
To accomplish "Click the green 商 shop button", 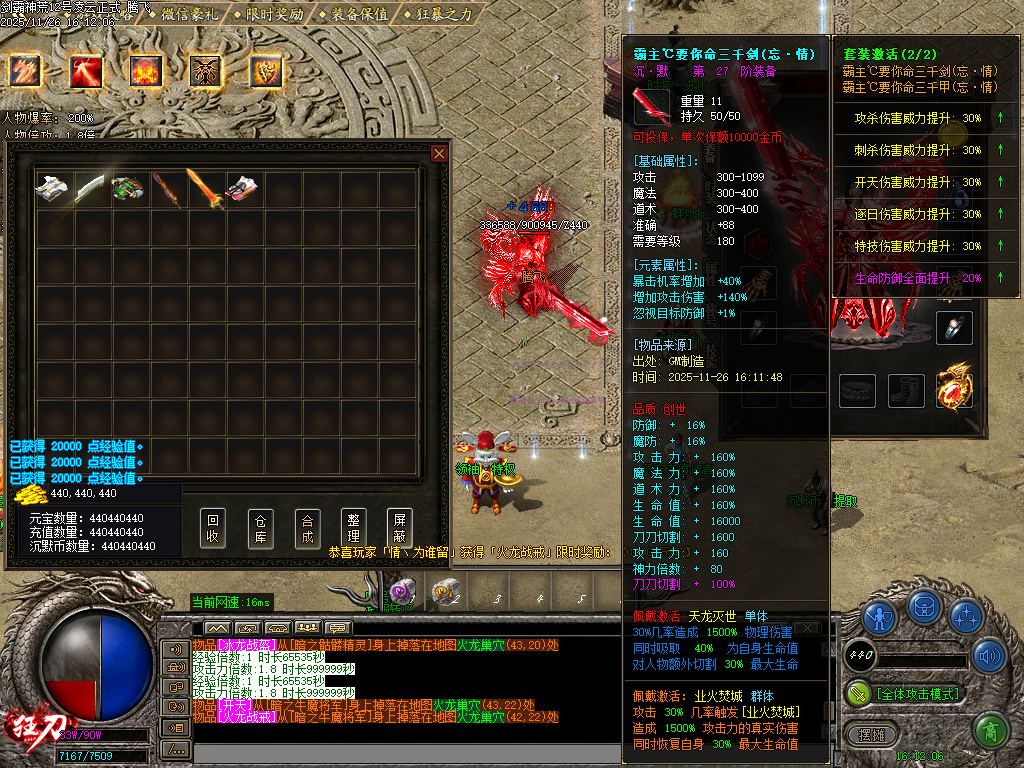I will point(989,732).
